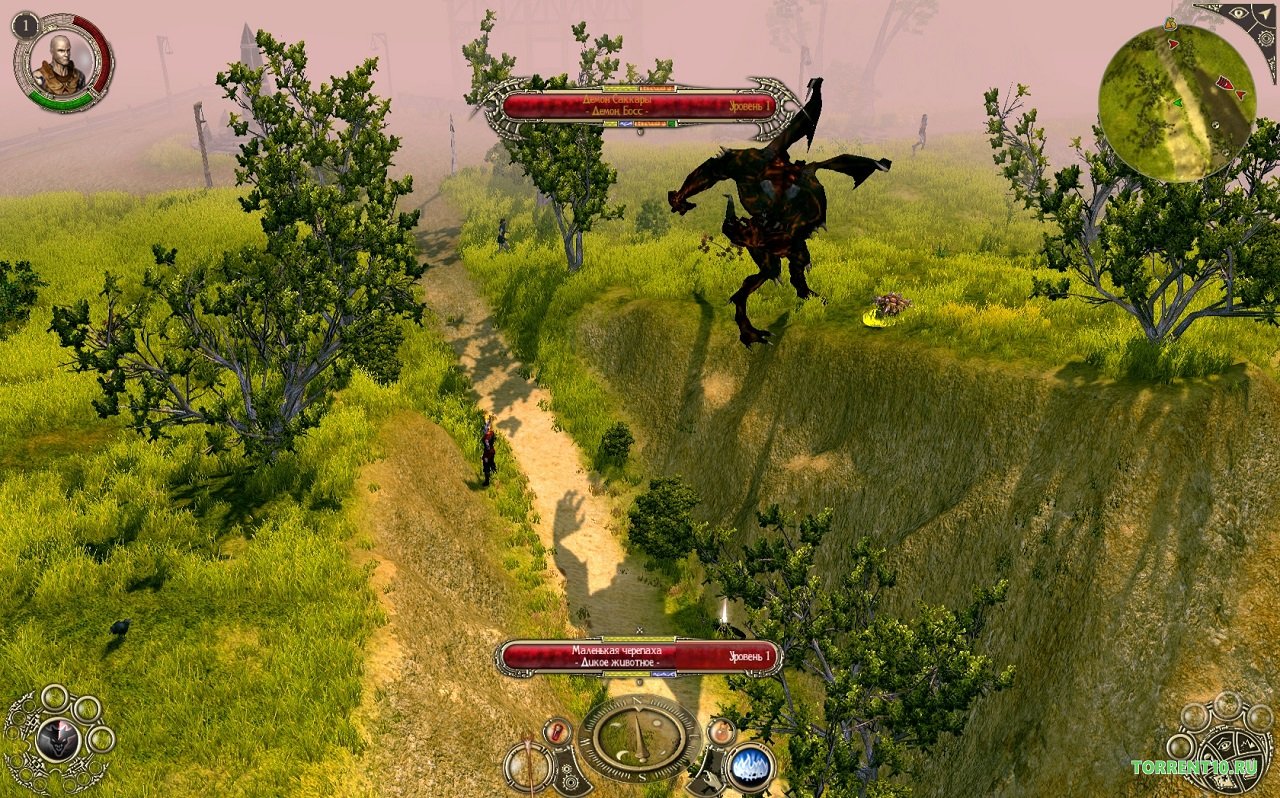Use the red health potion slot

[557, 731]
